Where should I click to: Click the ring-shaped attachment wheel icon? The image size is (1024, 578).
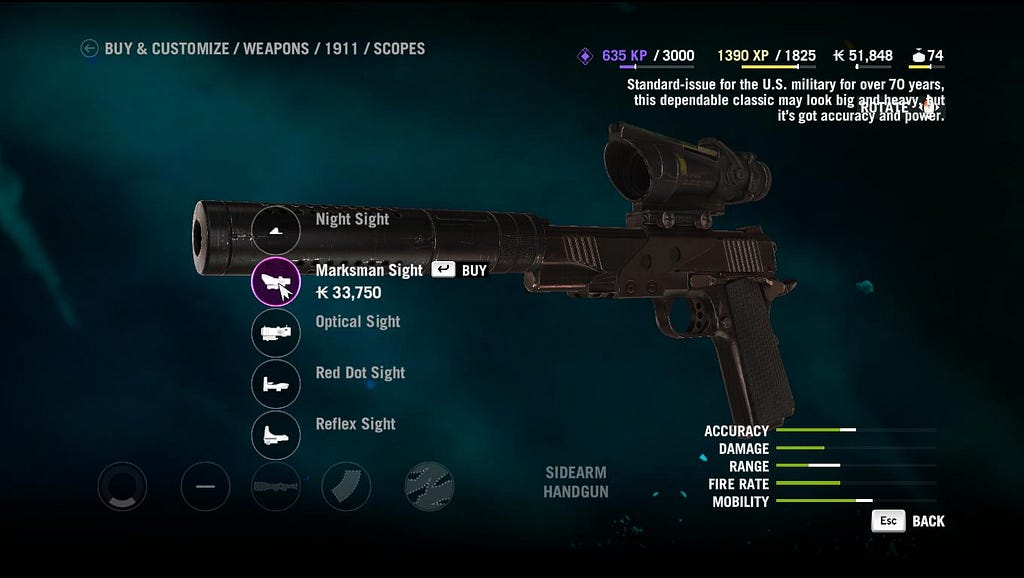(x=122, y=487)
